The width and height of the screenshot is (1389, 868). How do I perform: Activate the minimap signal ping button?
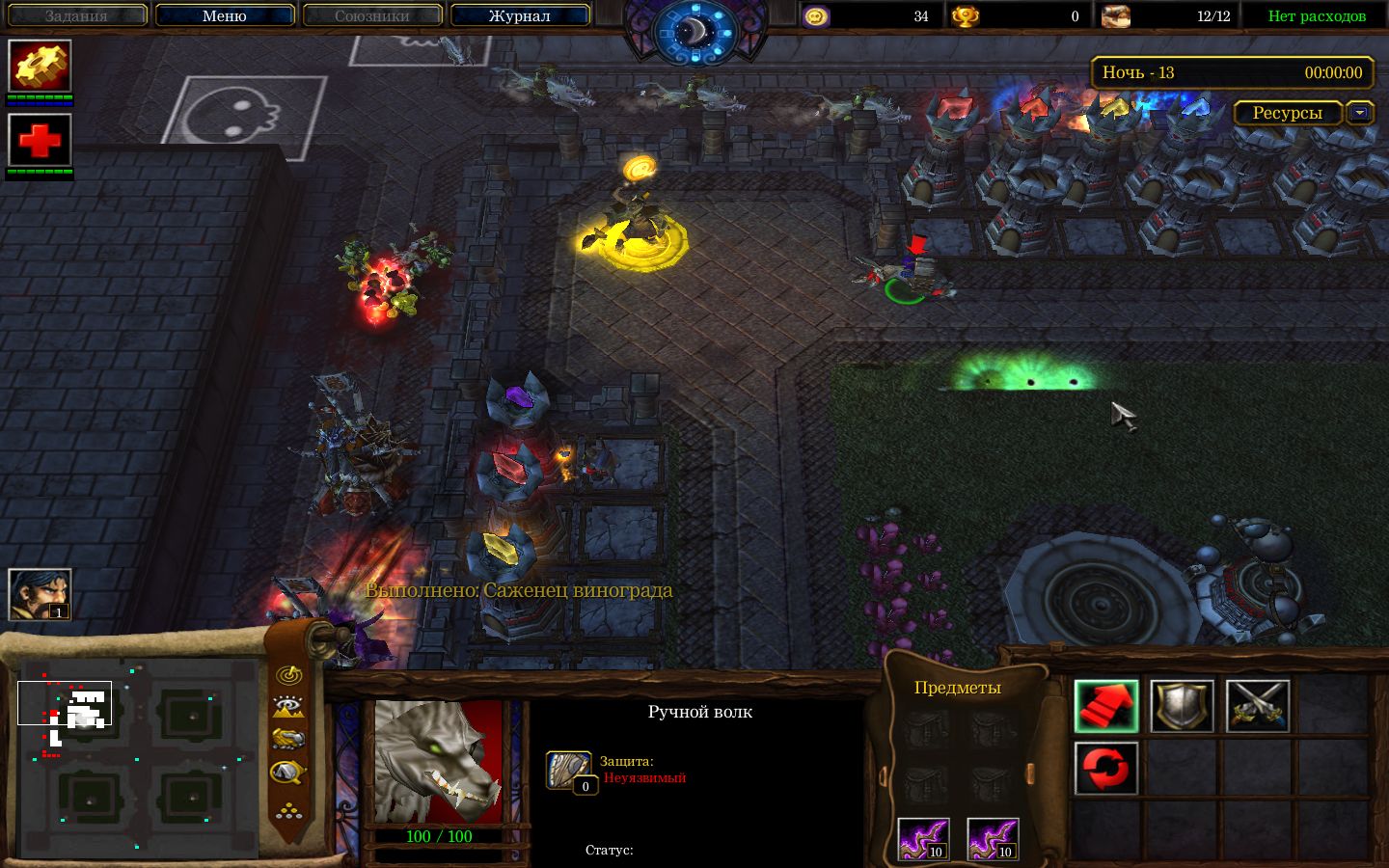pyautogui.click(x=288, y=674)
